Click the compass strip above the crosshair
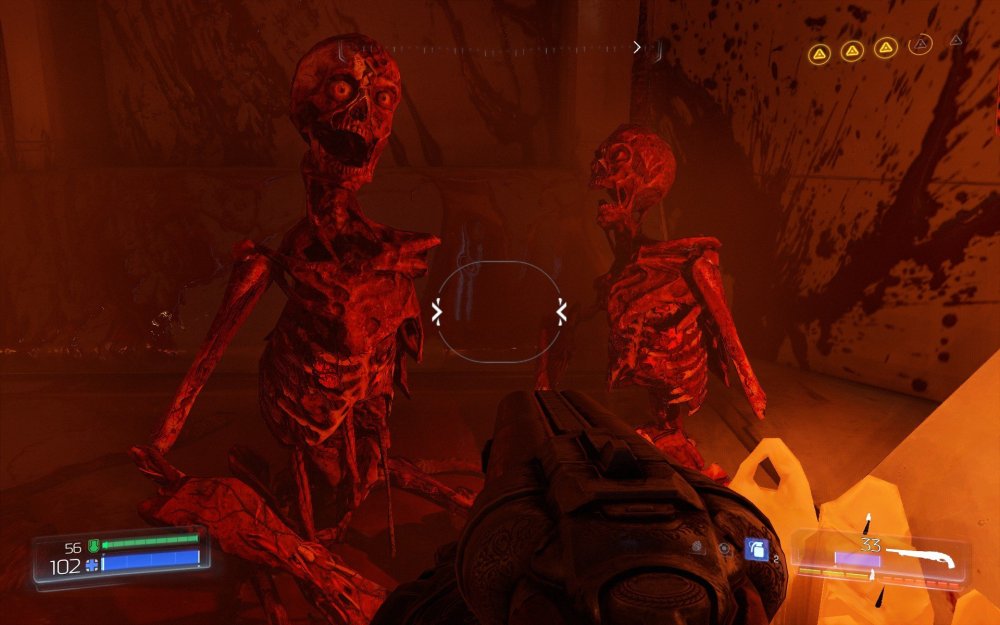1000x625 pixels. (x=500, y=48)
